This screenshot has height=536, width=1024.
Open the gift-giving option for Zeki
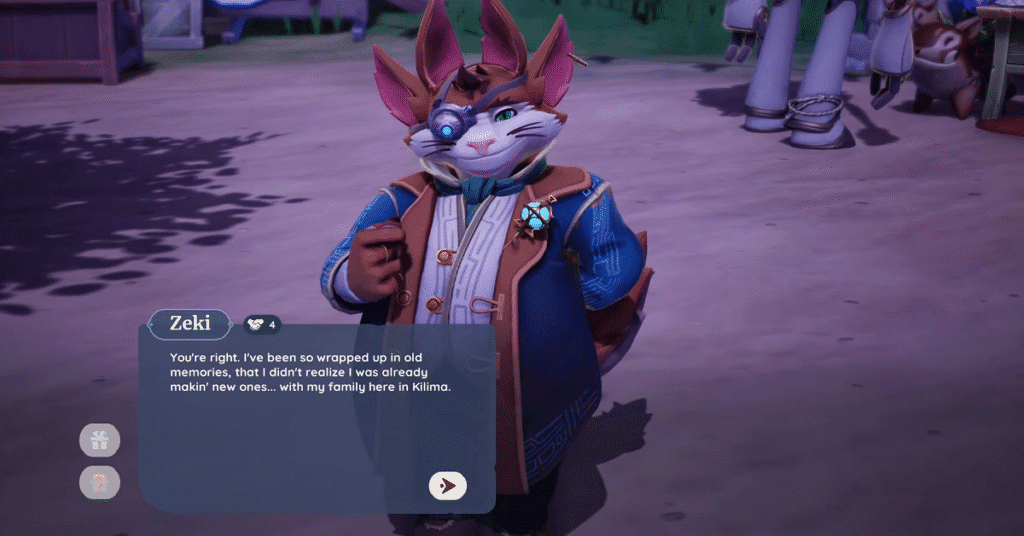point(100,439)
